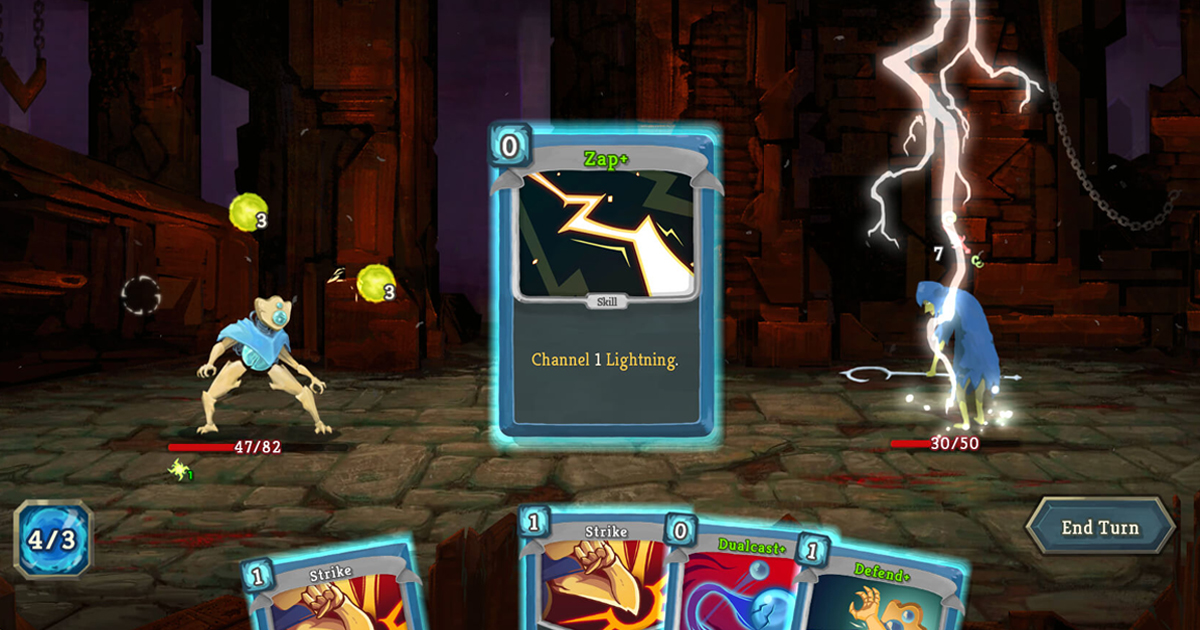
Task: Click the enlarged Zap+ card
Action: [x=605, y=285]
